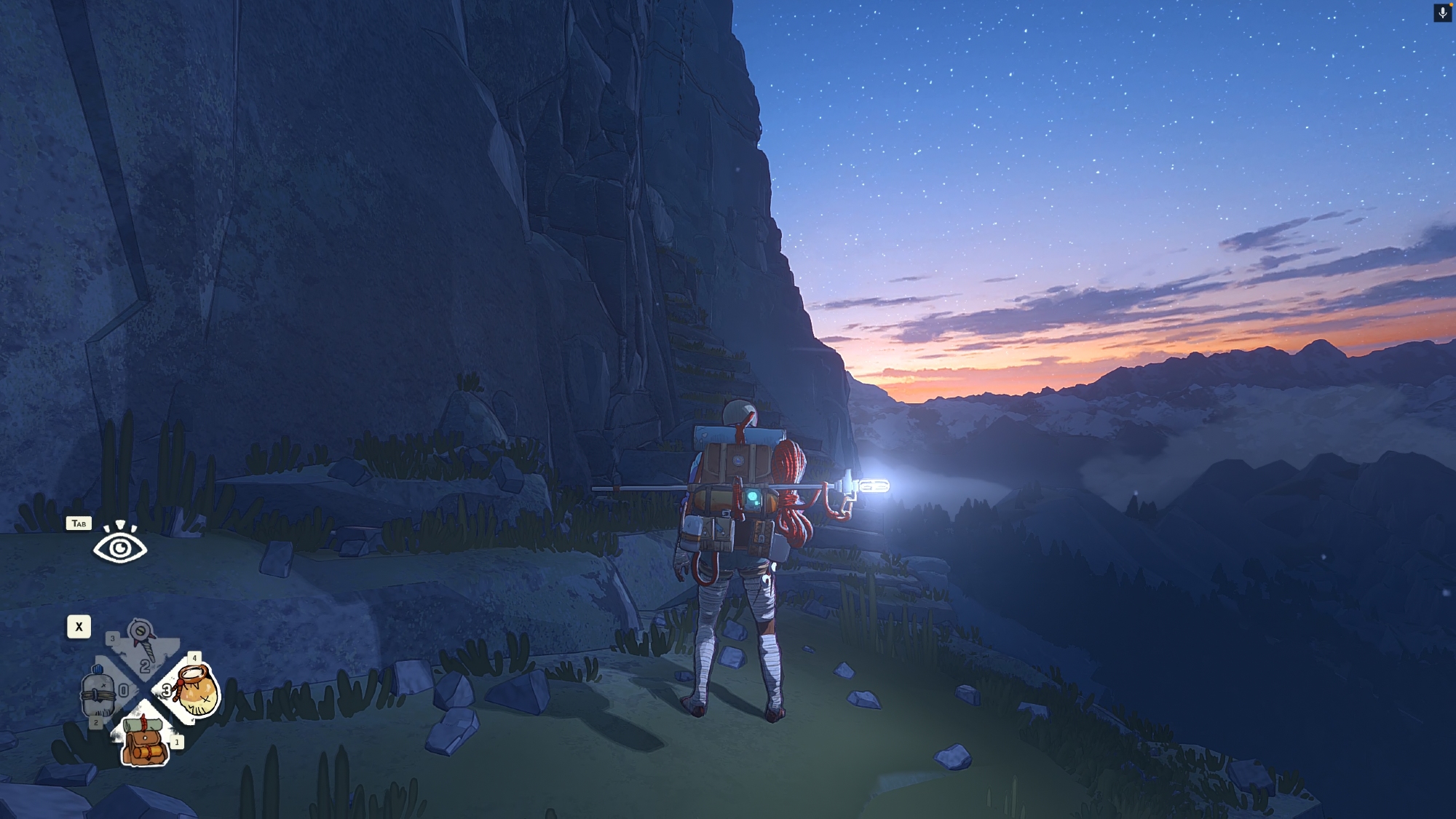Select the water bottle item

click(x=98, y=692)
